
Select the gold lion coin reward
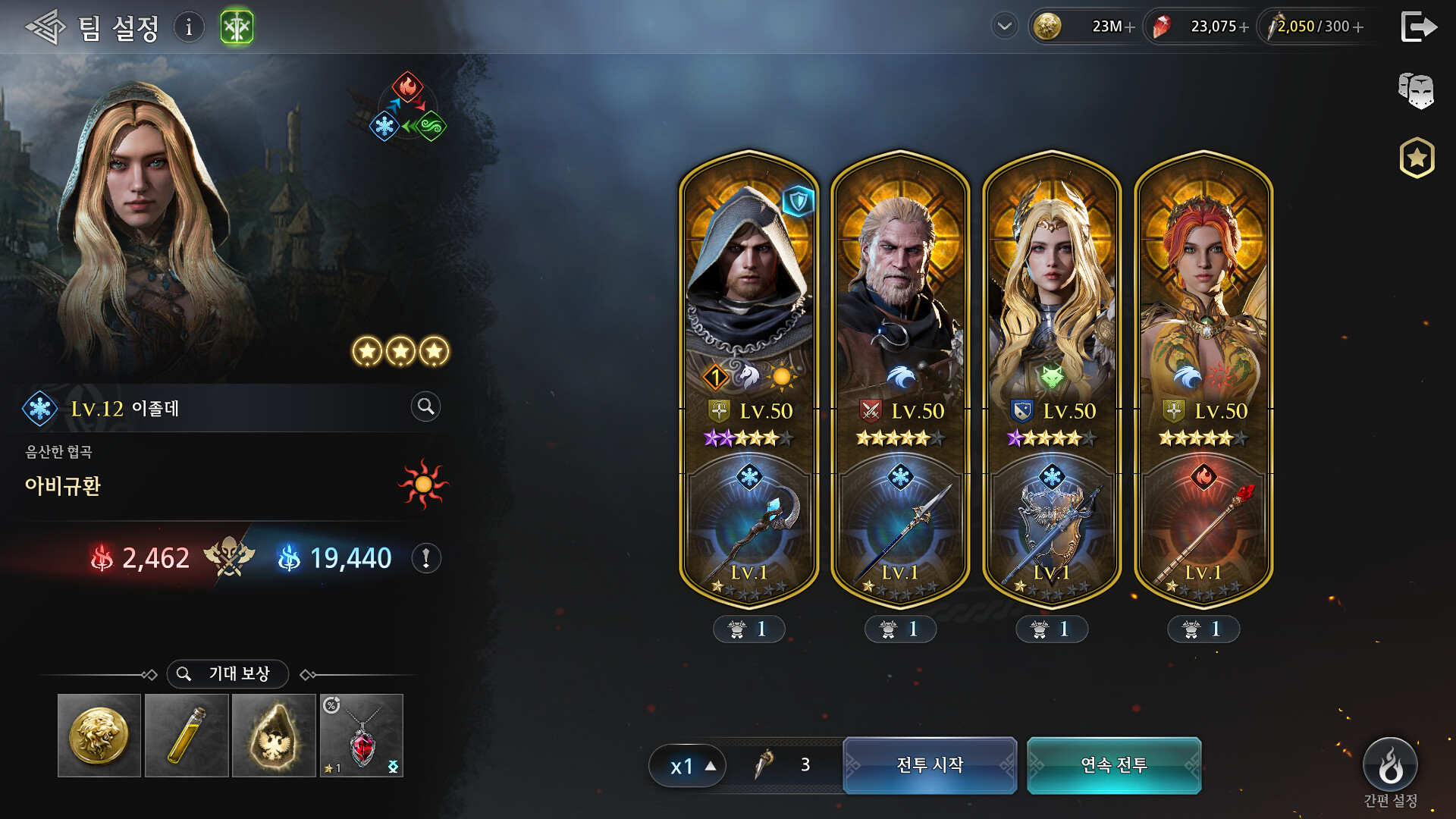point(99,736)
